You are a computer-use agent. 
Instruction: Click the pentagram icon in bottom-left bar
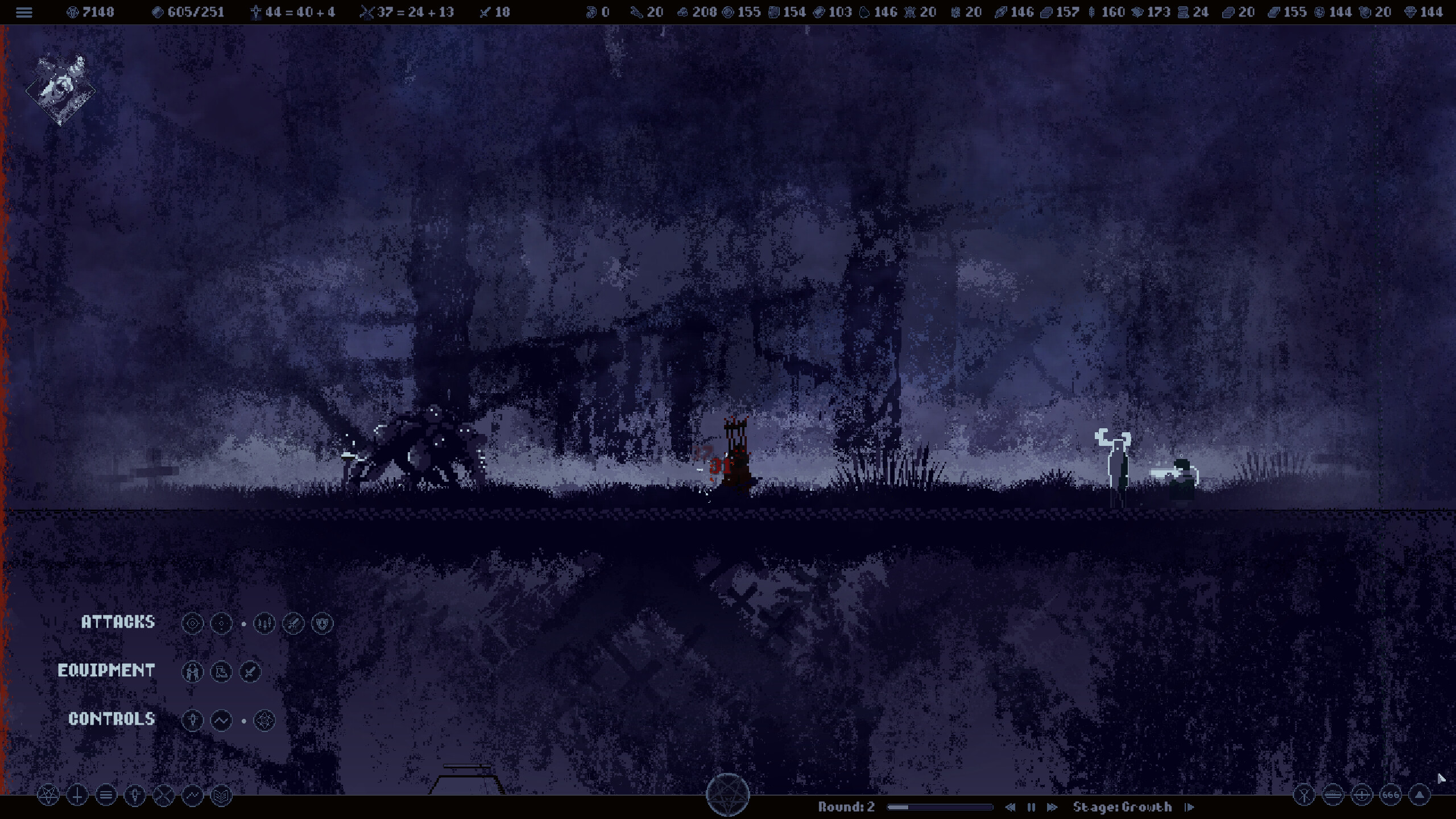[48, 795]
